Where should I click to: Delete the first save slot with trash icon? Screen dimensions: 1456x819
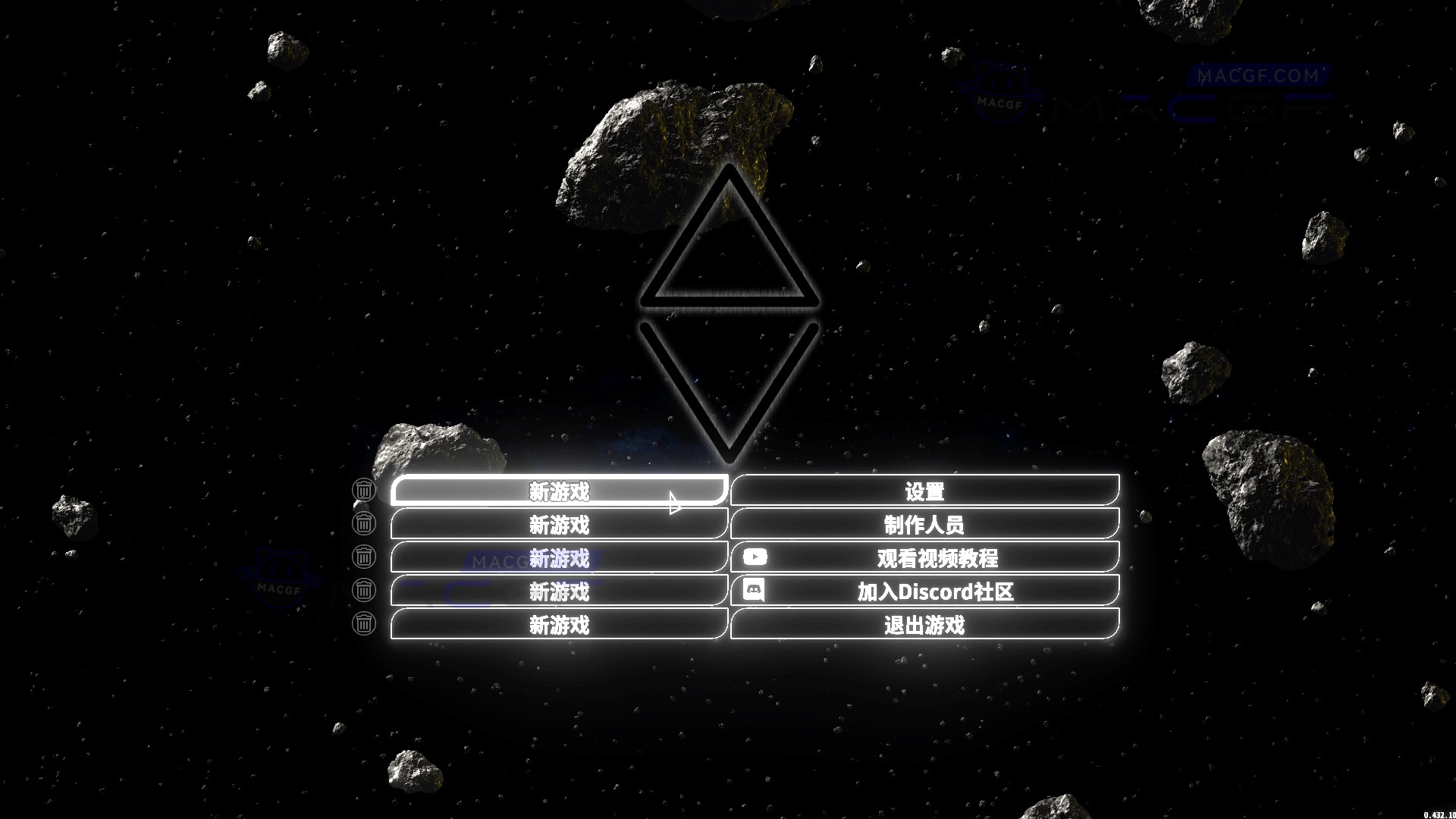click(x=365, y=491)
